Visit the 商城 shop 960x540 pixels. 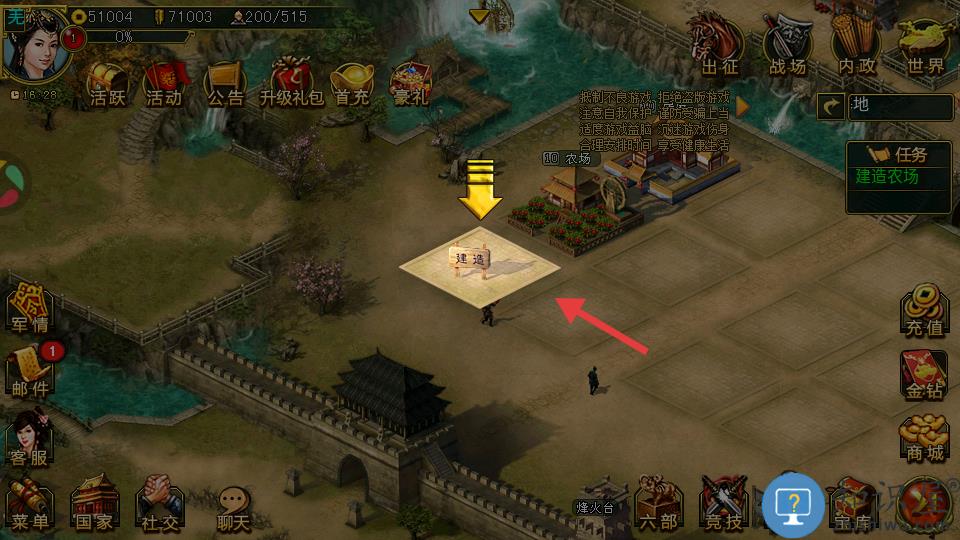(x=924, y=436)
